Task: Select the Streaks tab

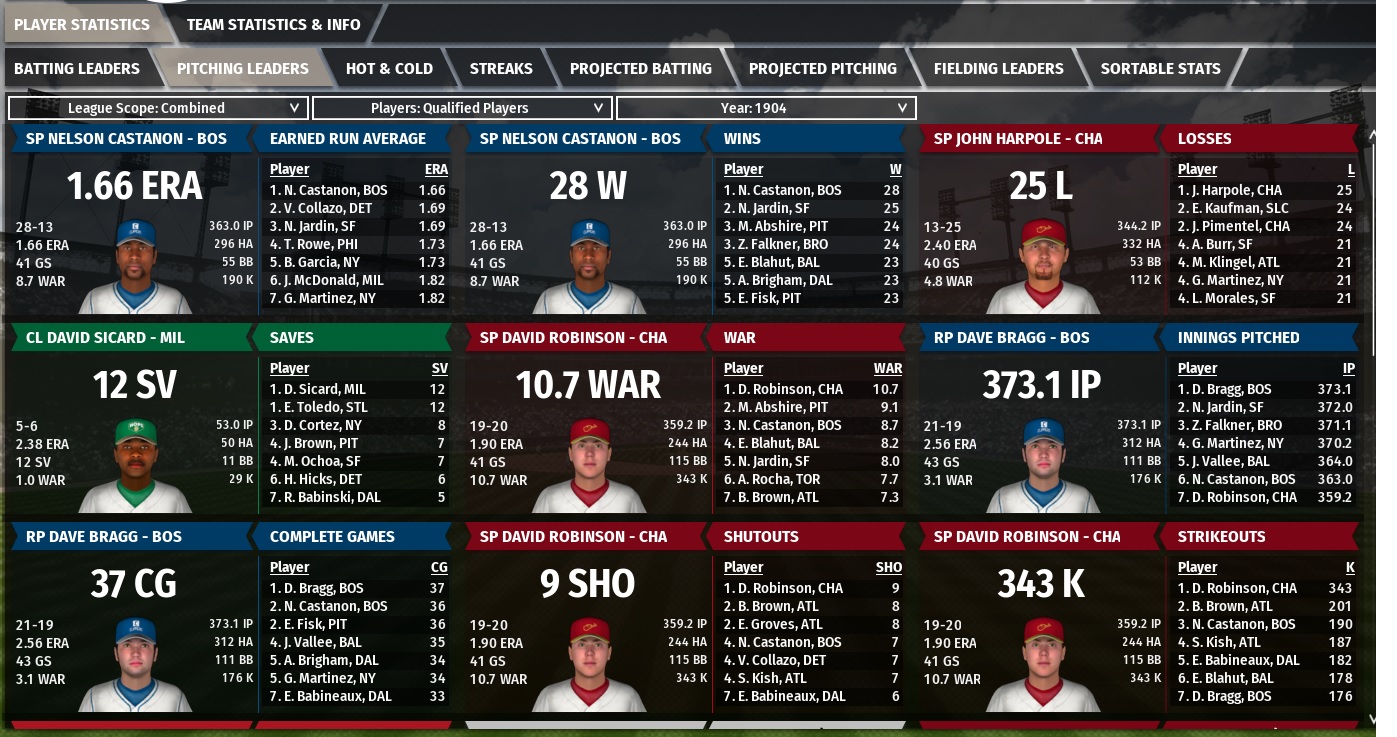Action: 501,69
